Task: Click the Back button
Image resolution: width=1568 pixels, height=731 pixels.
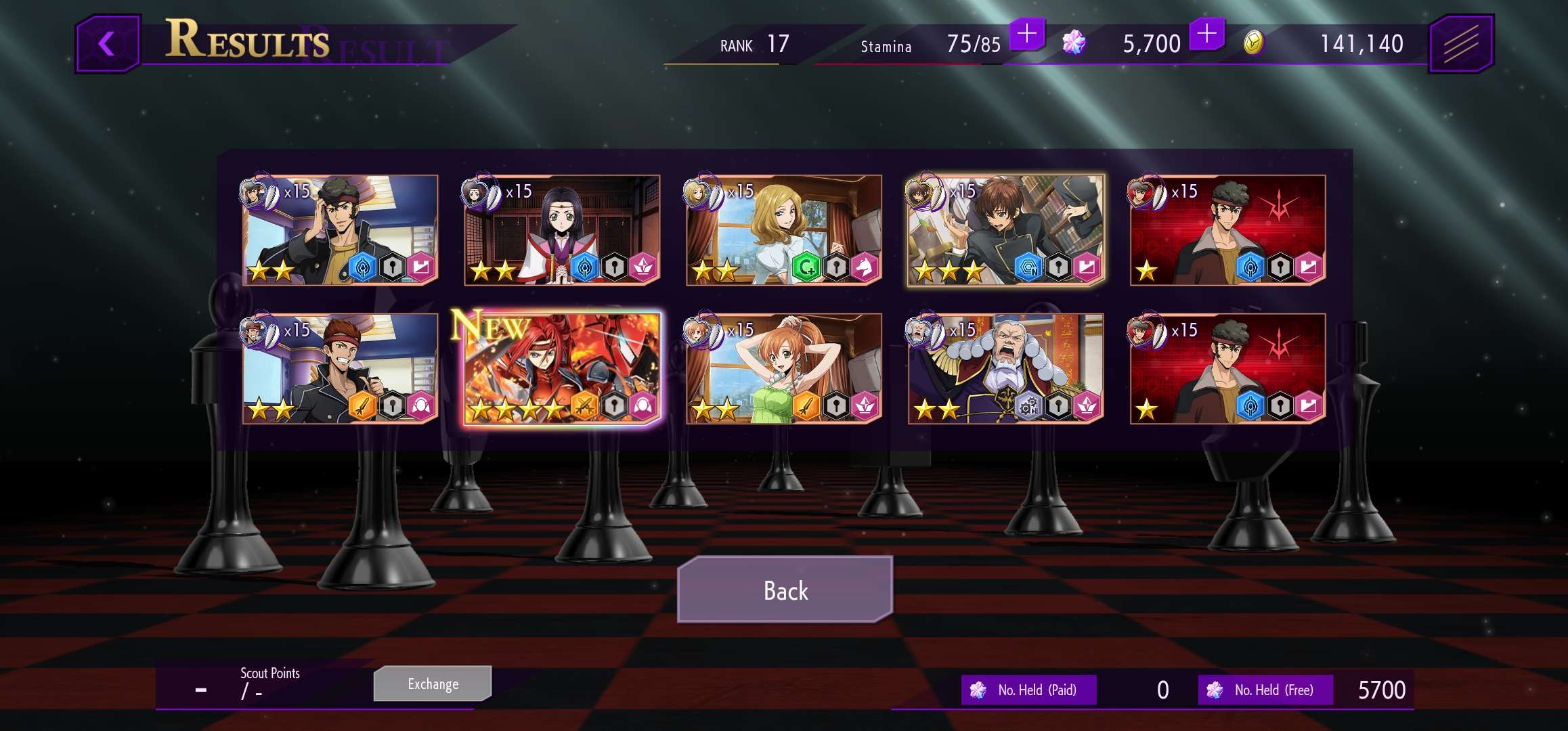Action: click(785, 590)
